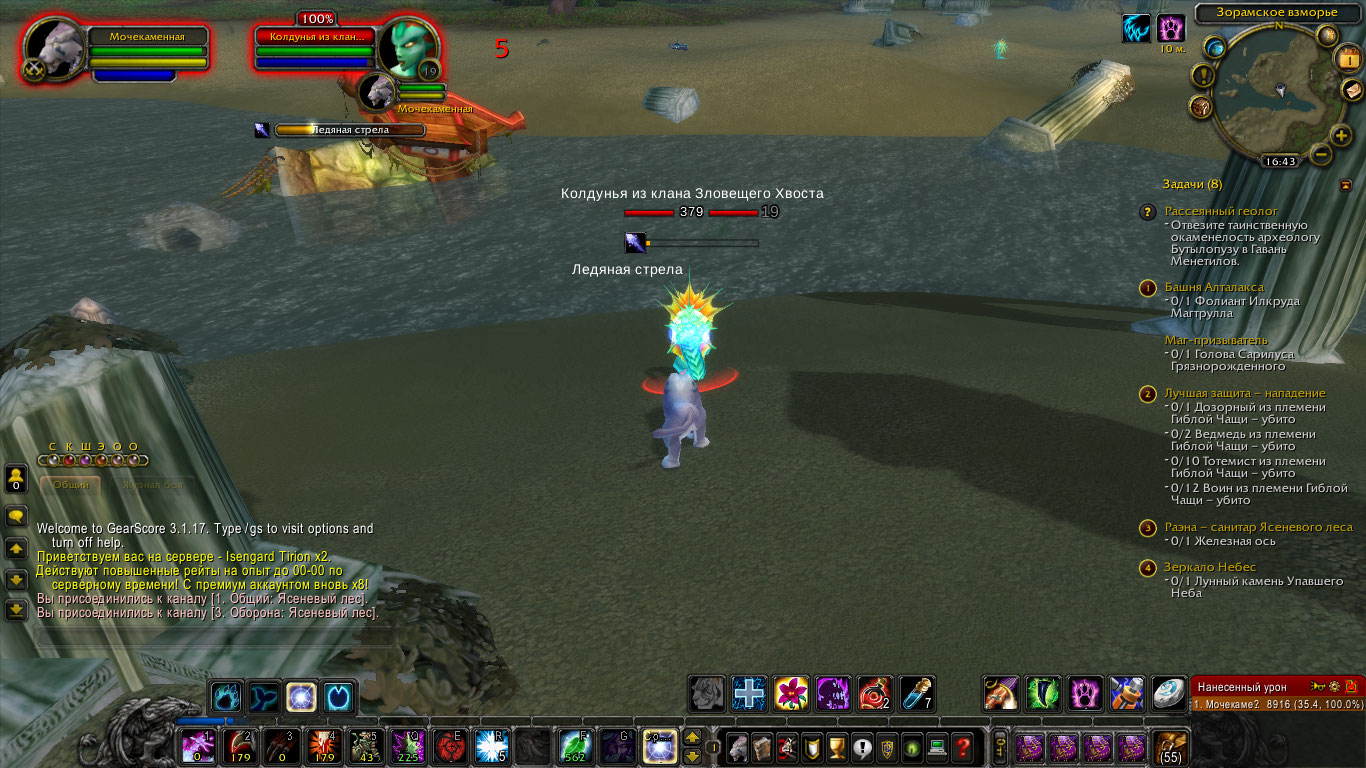
Task: Open the backpack showing 55 free slots
Action: coord(1169,746)
